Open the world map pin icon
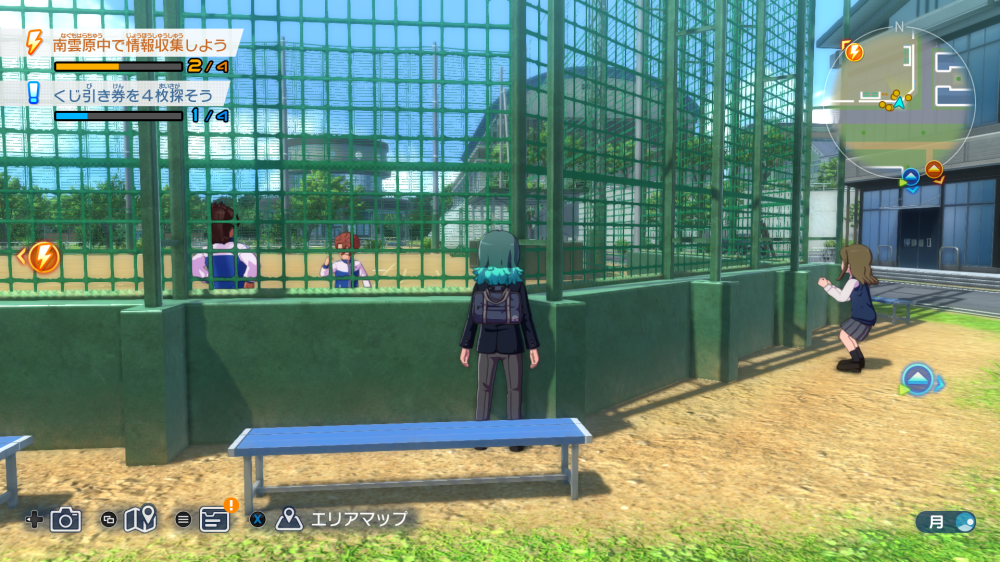The image size is (1000, 562). [141, 519]
